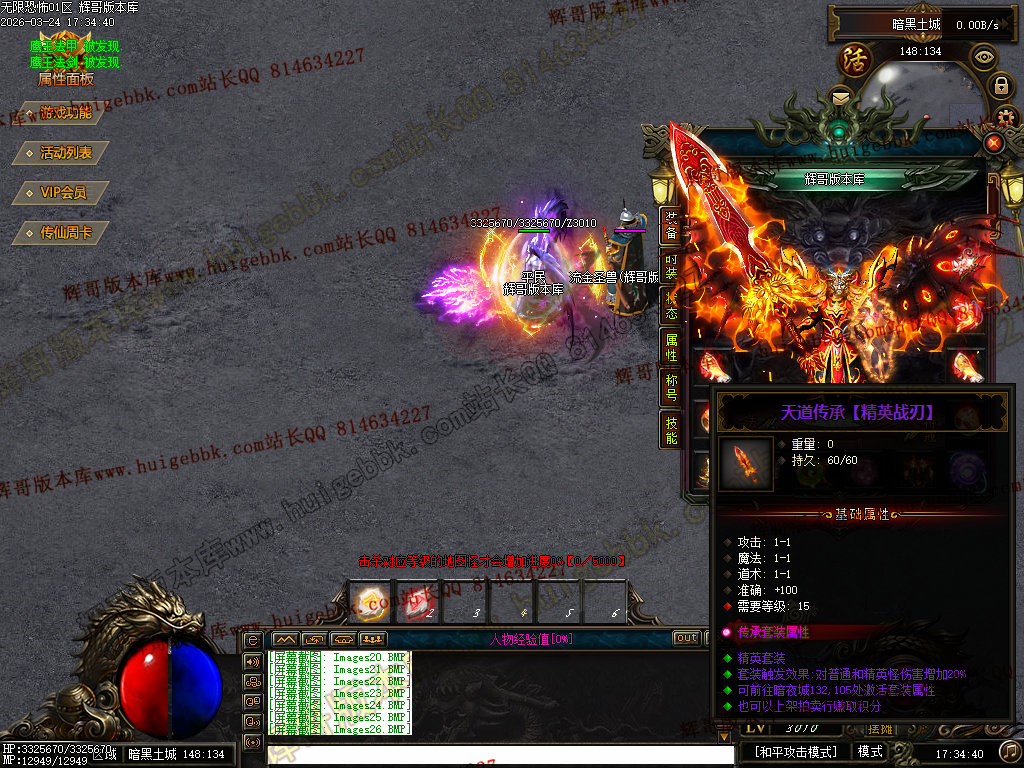Toggle the eye visibility icon
1024x768 pixels.
[x=984, y=56]
